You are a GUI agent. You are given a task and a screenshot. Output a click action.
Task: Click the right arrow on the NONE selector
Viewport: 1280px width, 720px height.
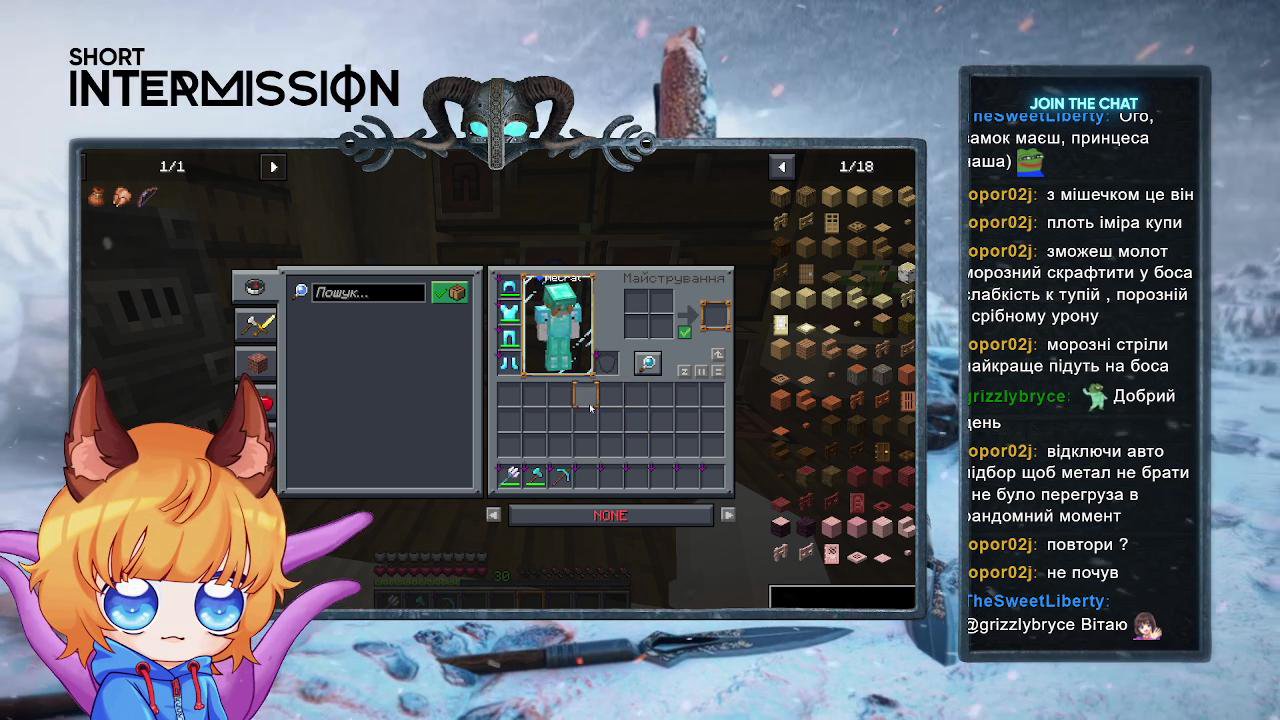click(x=728, y=514)
